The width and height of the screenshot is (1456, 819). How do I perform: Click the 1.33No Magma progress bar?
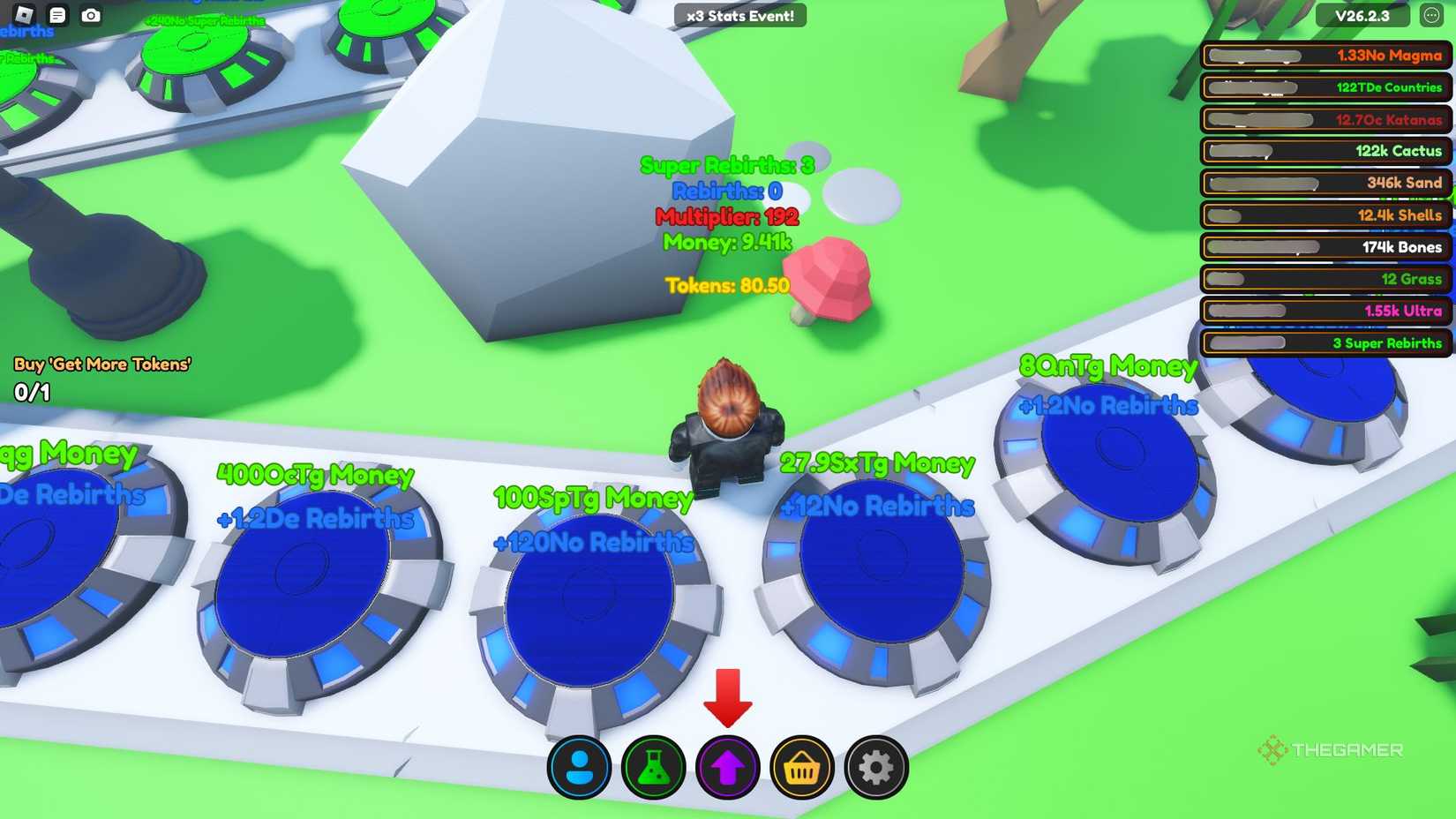click(1324, 56)
